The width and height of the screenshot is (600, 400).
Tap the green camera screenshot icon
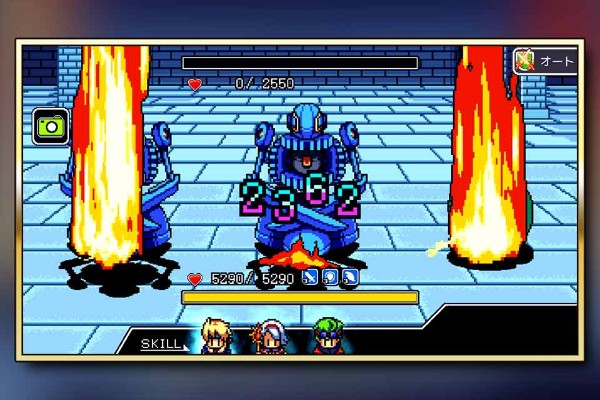(x=48, y=126)
